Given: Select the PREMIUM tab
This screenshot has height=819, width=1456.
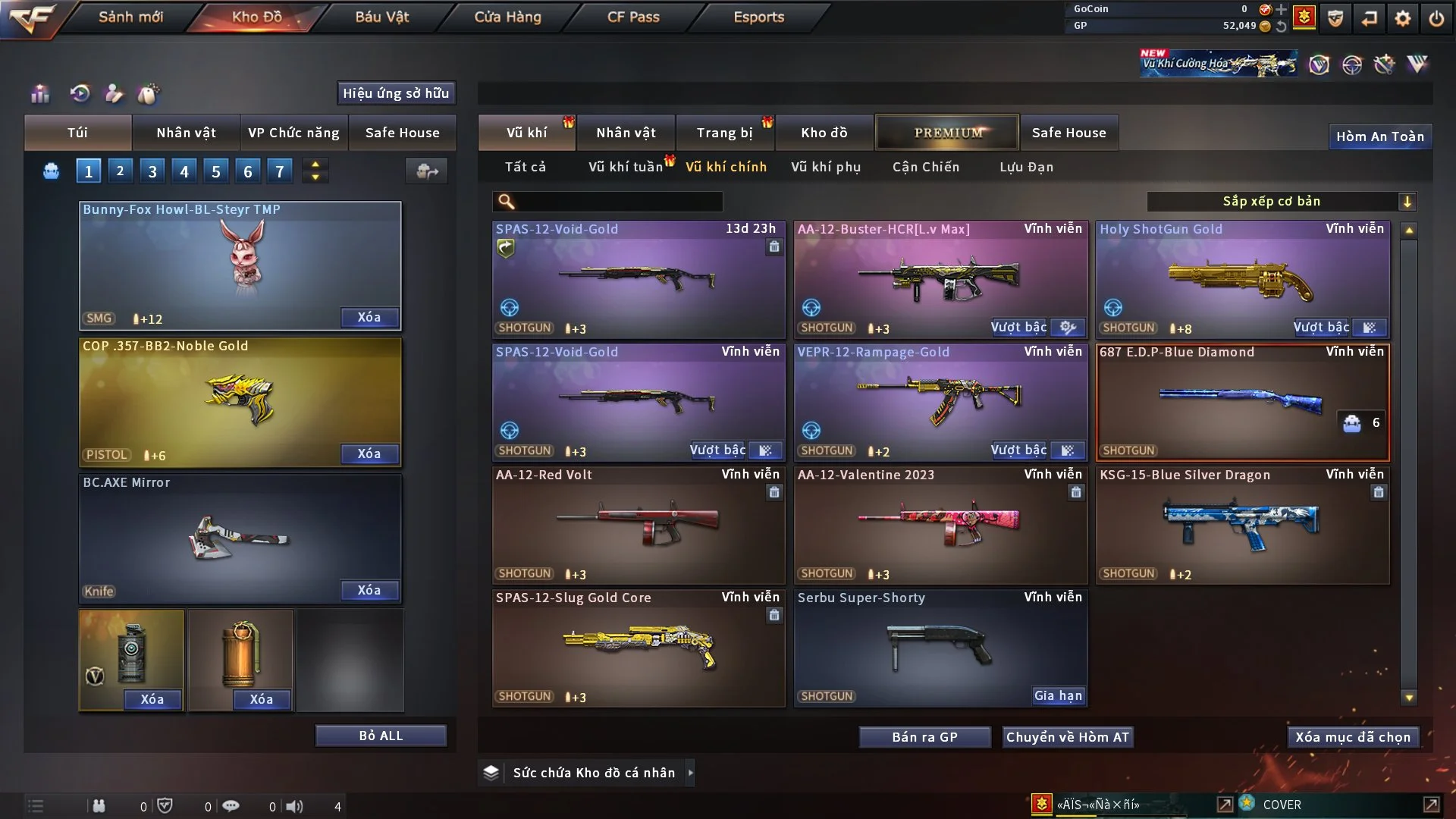Looking at the screenshot, I should [x=947, y=133].
